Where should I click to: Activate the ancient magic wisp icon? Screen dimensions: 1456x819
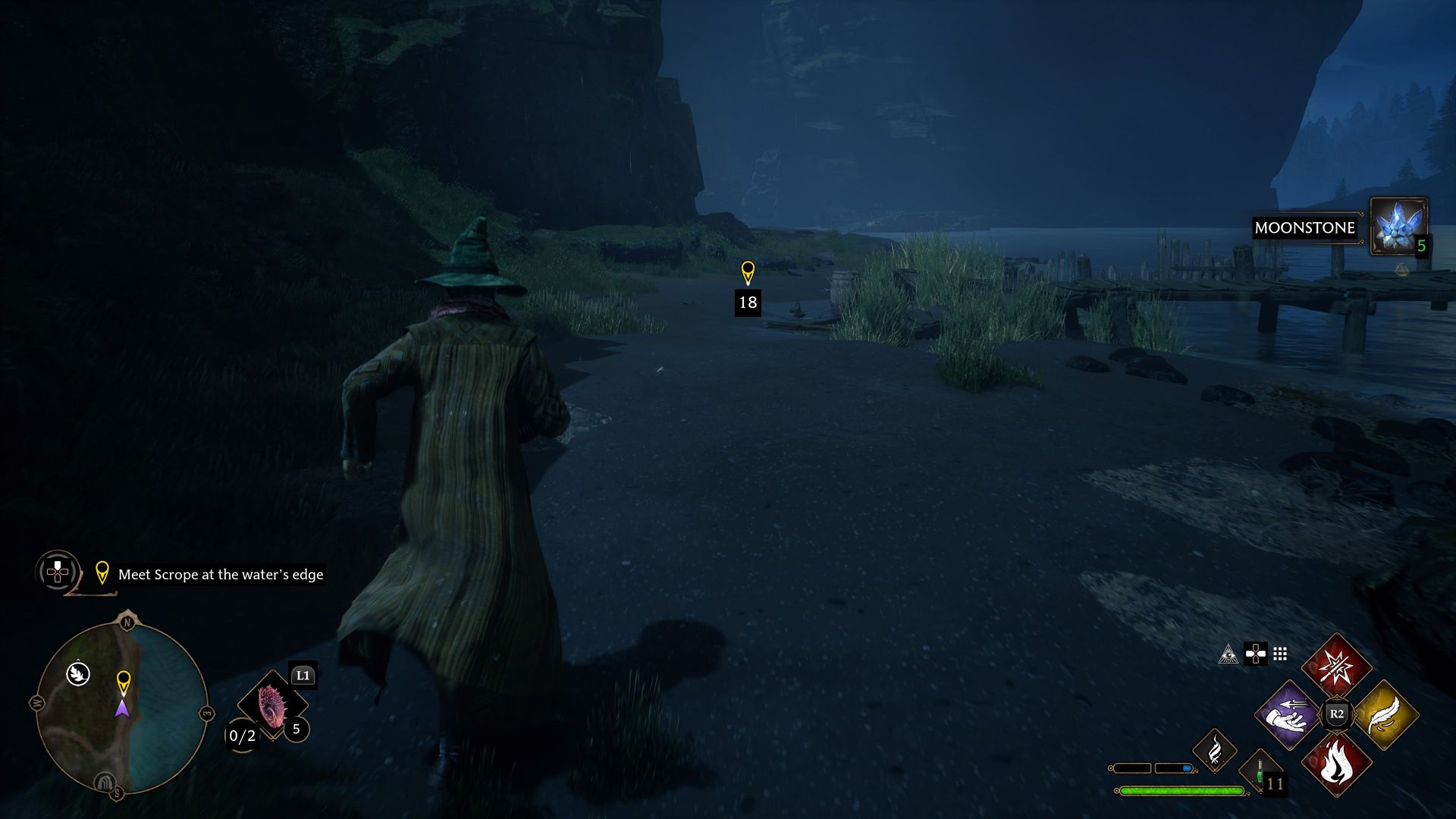pos(1214,750)
